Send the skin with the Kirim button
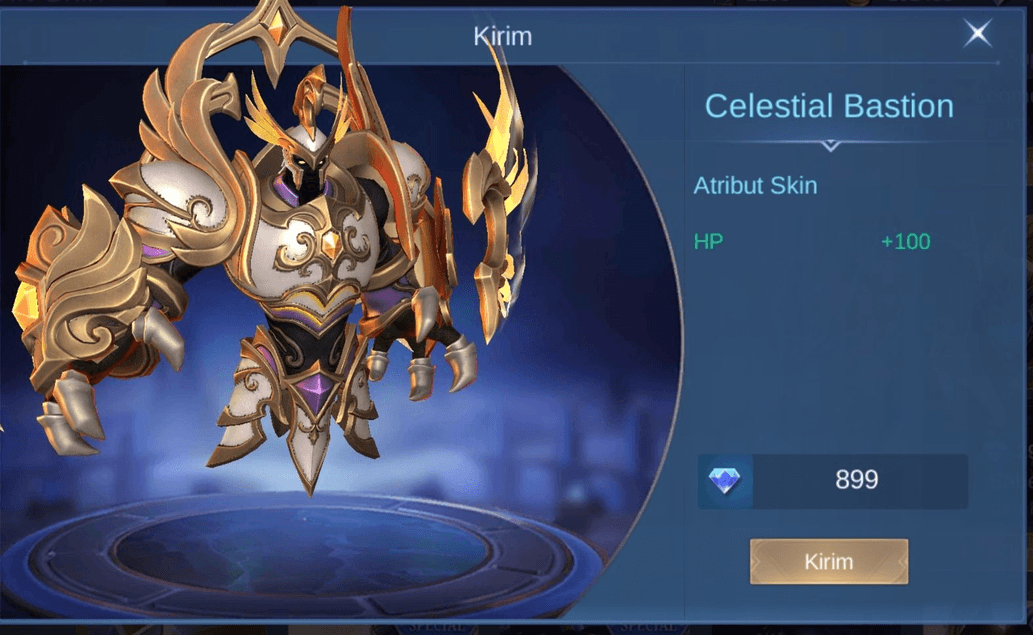Image resolution: width=1033 pixels, height=635 pixels. pyautogui.click(x=829, y=561)
